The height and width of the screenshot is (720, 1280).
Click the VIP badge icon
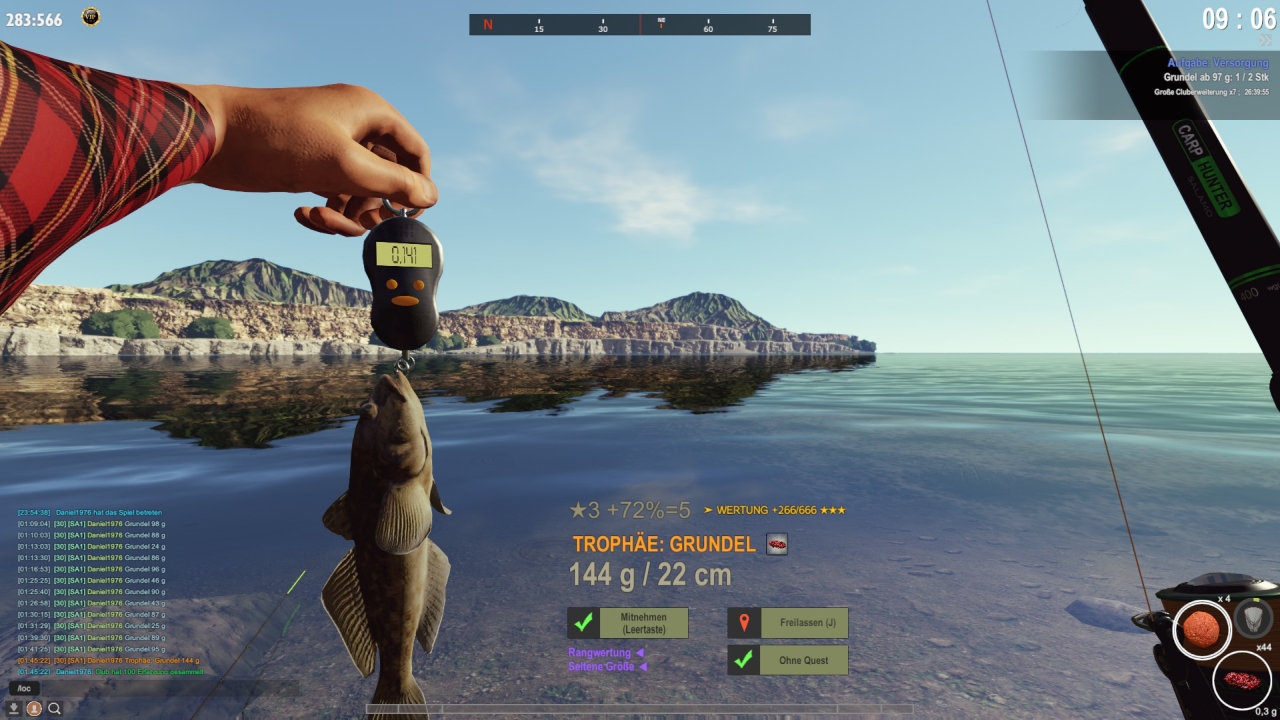tap(91, 16)
